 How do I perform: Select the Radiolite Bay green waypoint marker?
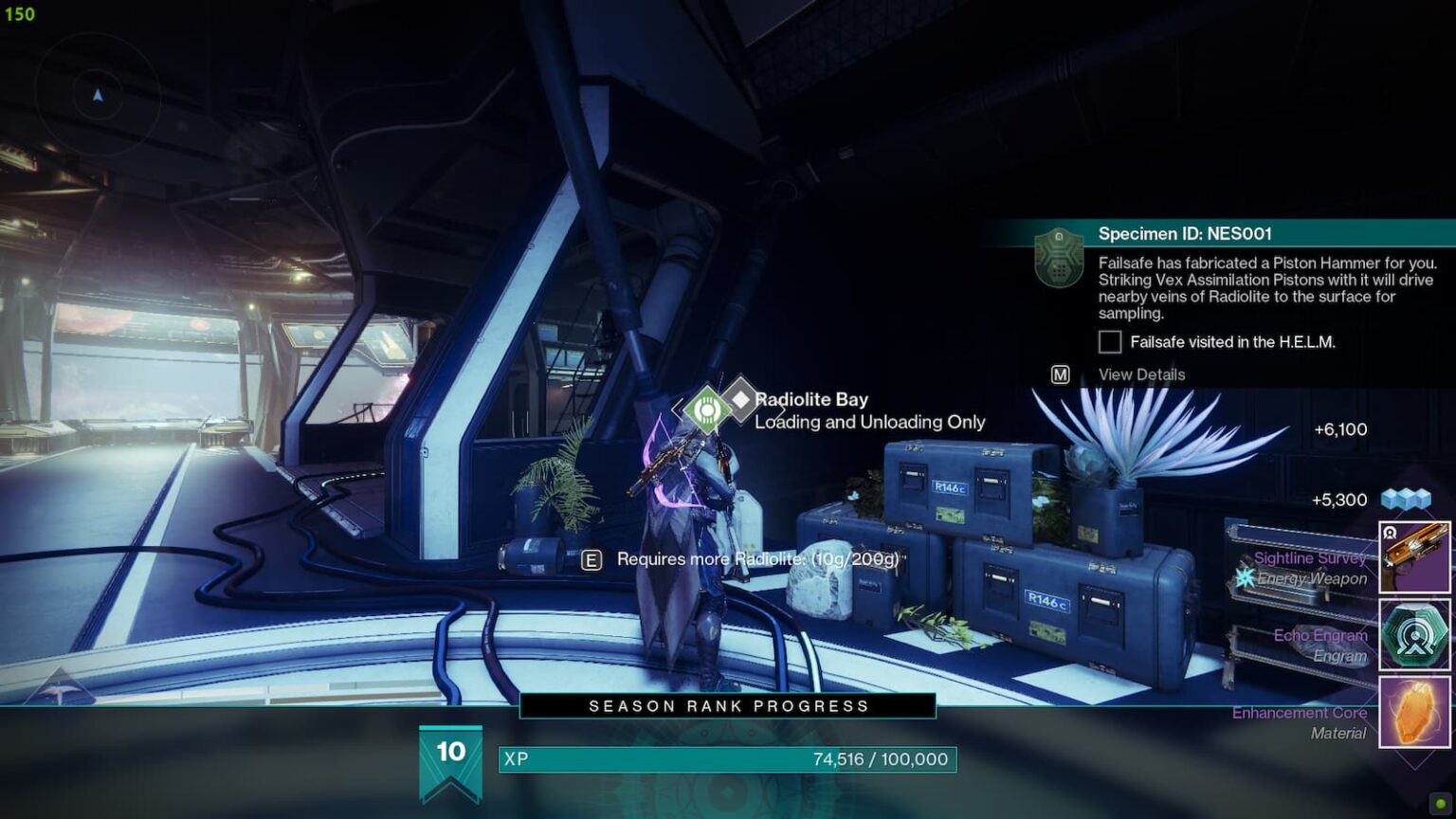705,409
